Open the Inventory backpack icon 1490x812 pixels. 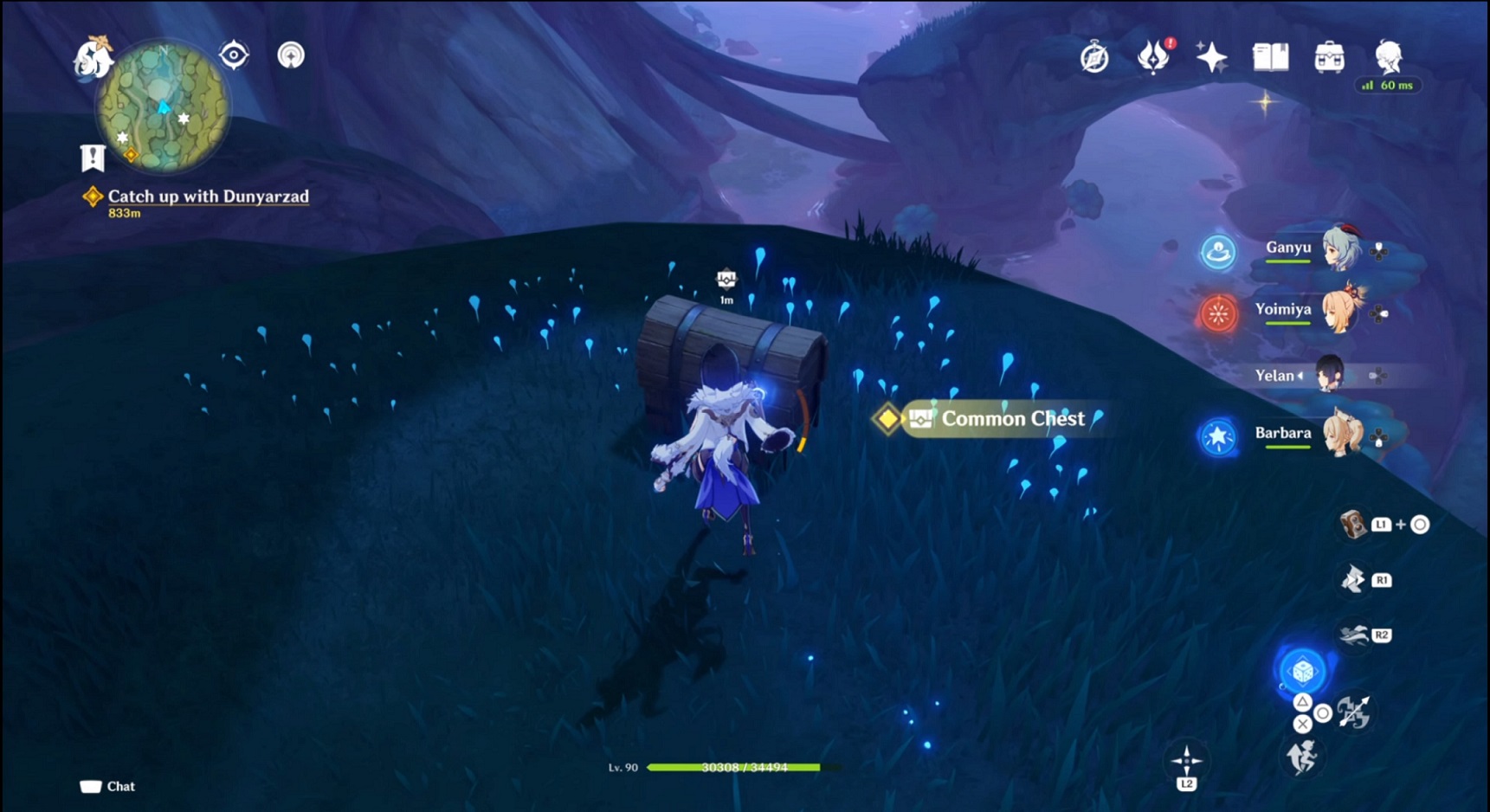coord(1330,55)
